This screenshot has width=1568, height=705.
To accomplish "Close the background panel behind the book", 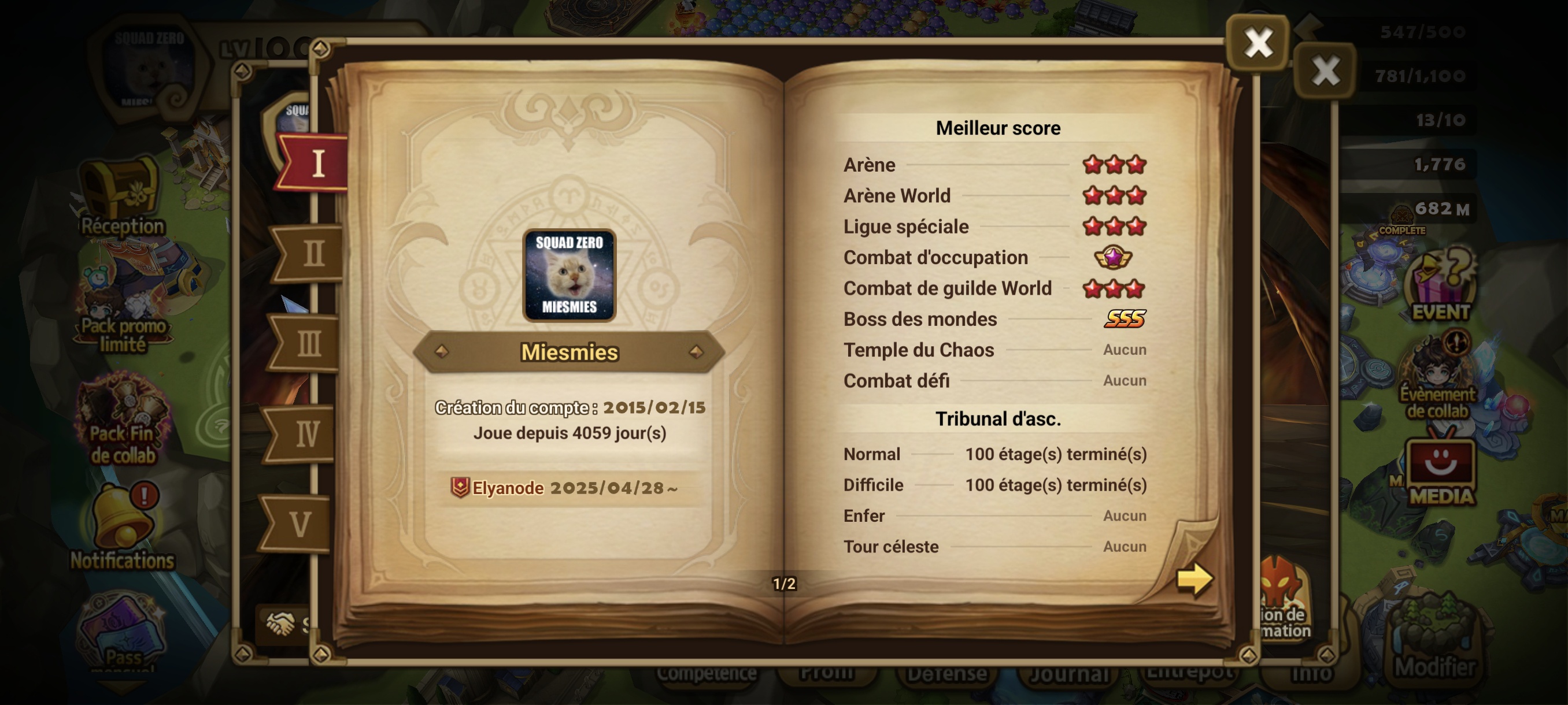I will point(1325,70).
